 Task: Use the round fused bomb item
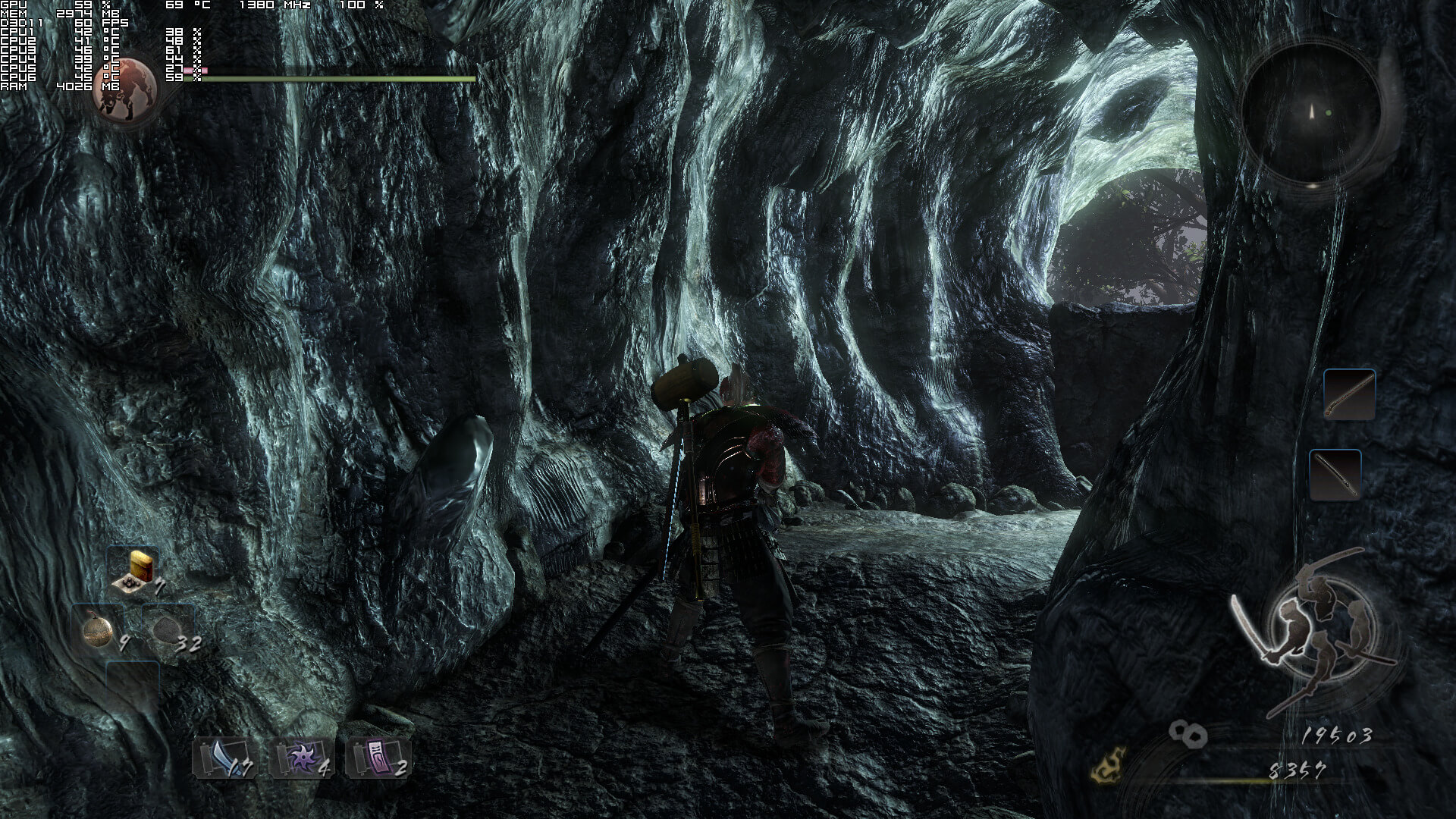[99, 631]
